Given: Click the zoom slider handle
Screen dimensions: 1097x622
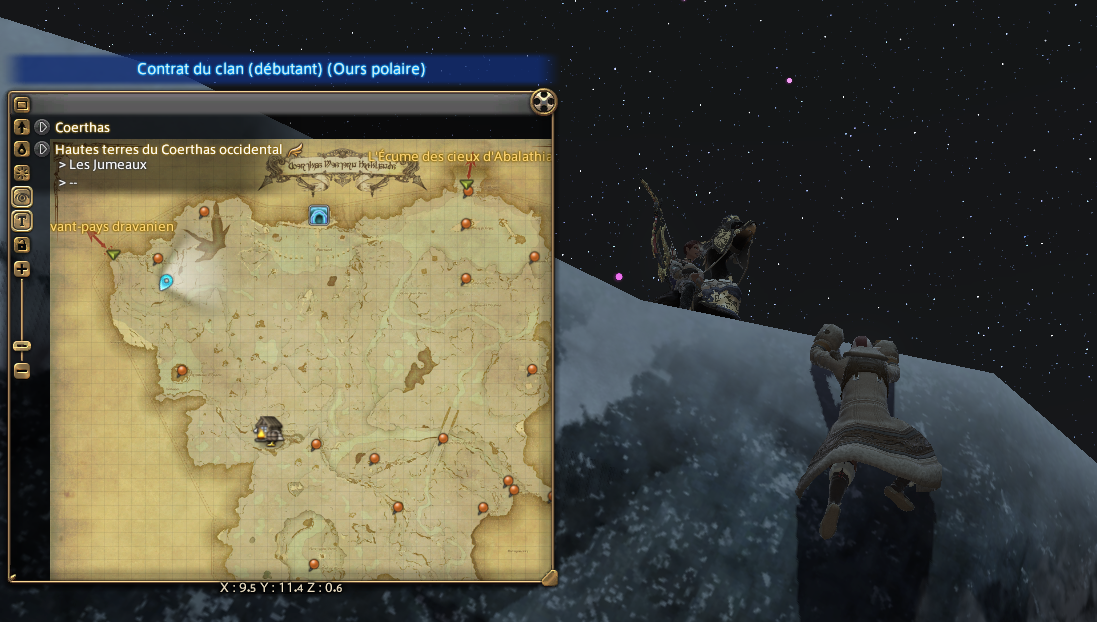Looking at the screenshot, I should click(22, 346).
